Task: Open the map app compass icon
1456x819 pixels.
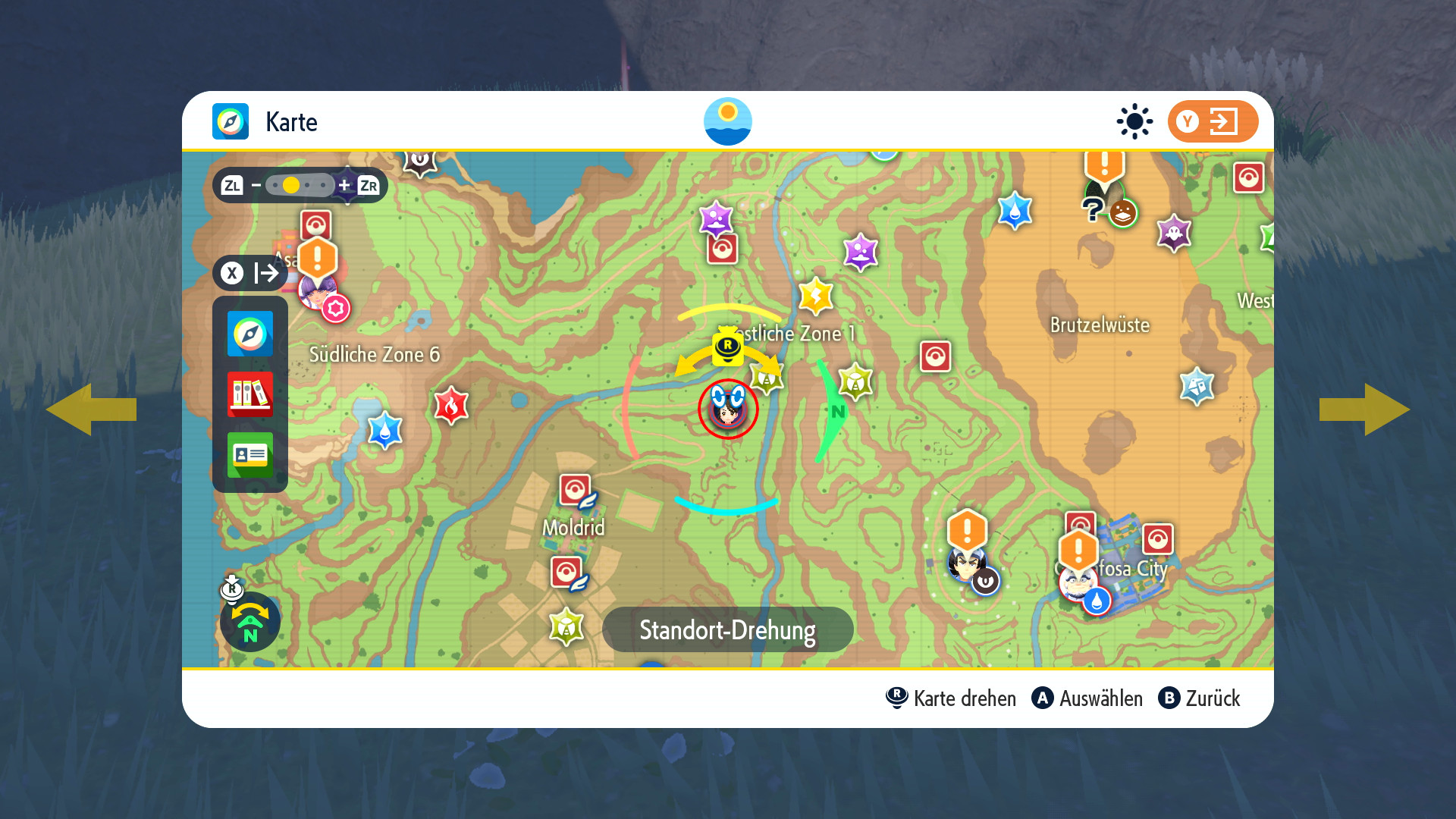Action: pyautogui.click(x=249, y=334)
